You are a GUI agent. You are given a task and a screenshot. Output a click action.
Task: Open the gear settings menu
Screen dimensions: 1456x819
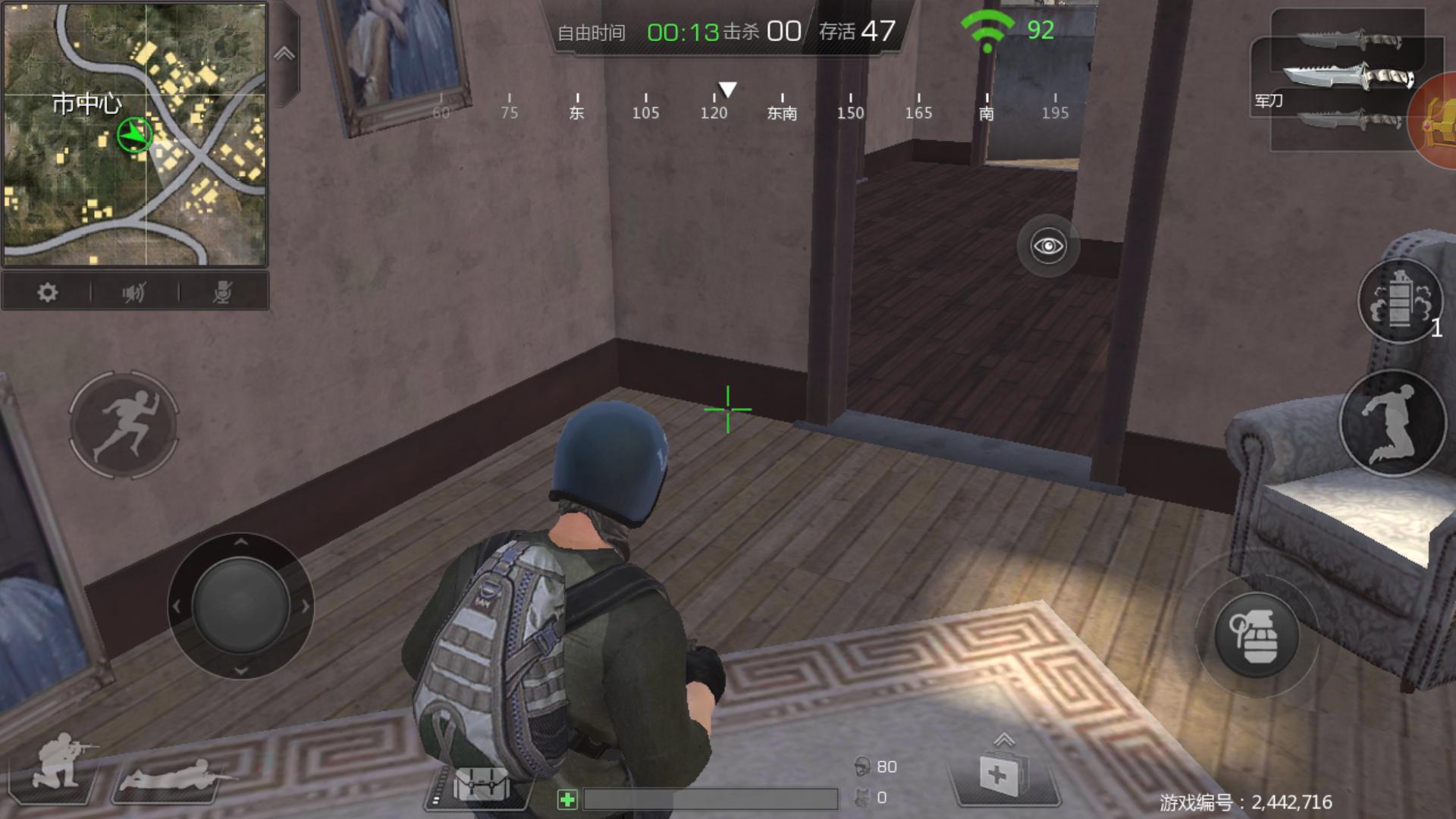click(x=47, y=293)
